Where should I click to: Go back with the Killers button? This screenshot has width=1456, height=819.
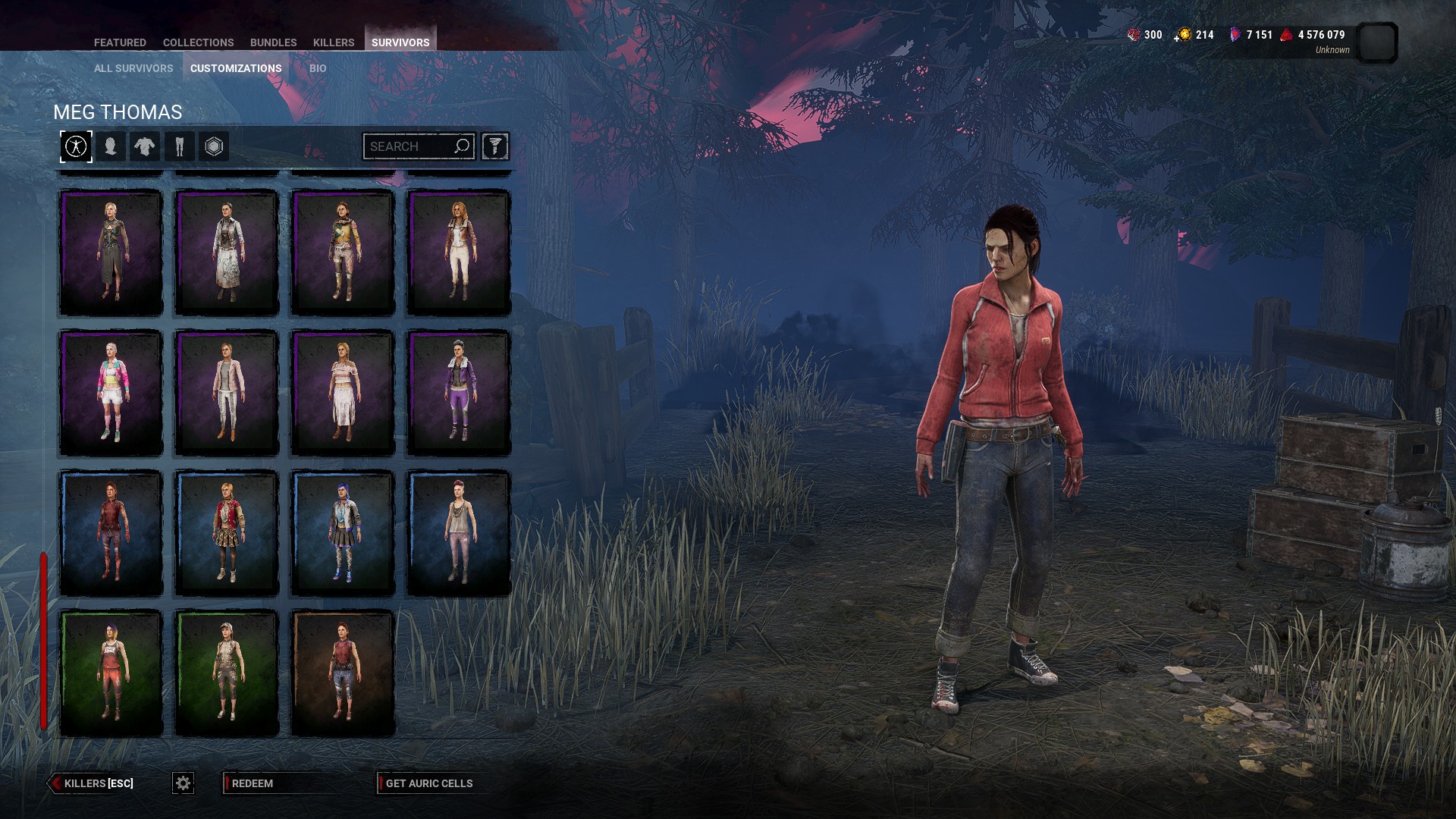pyautogui.click(x=93, y=783)
